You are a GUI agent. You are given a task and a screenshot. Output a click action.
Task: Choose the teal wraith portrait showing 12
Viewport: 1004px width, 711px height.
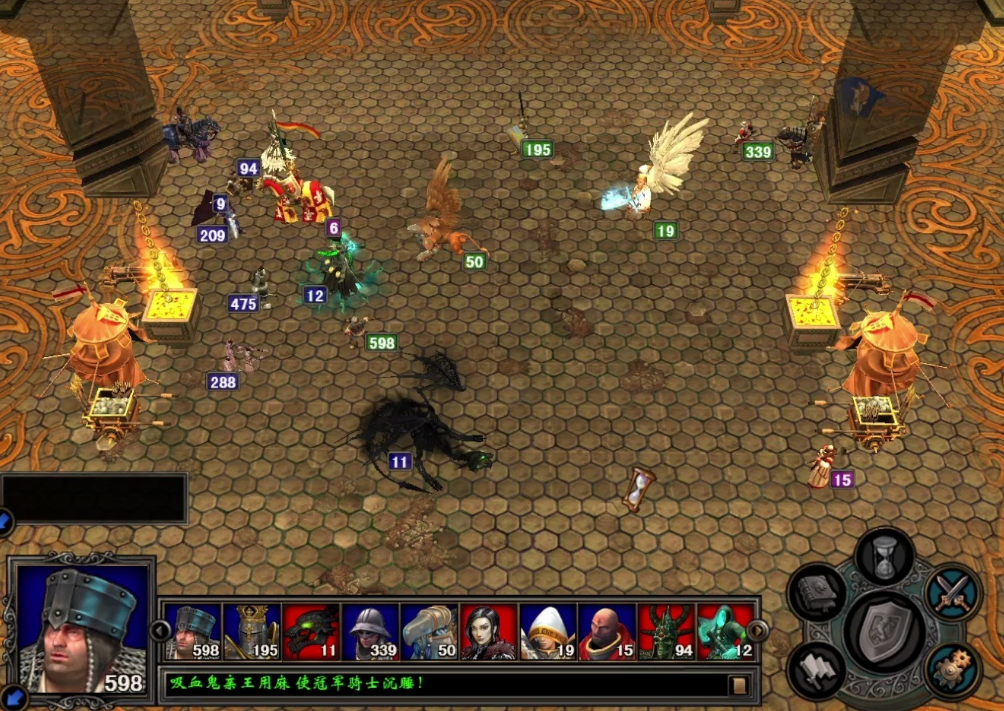point(724,632)
